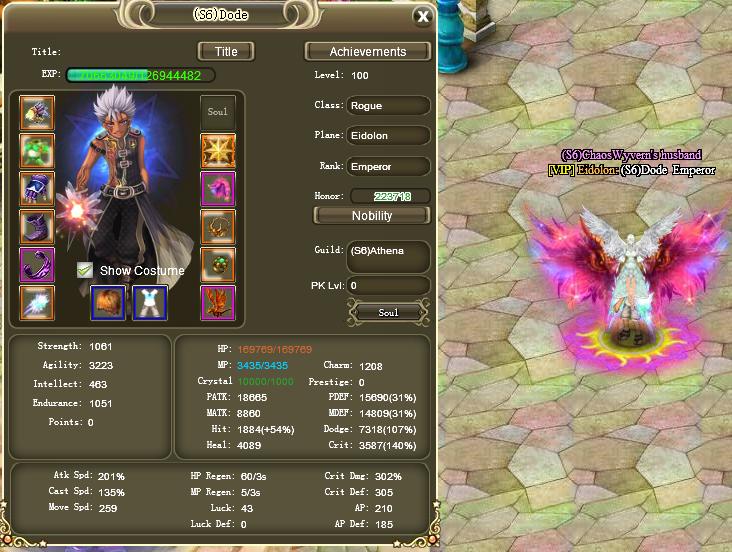The height and width of the screenshot is (552, 732).
Task: Click the ornate Soul button below PK Lvl
Action: pyautogui.click(x=389, y=313)
